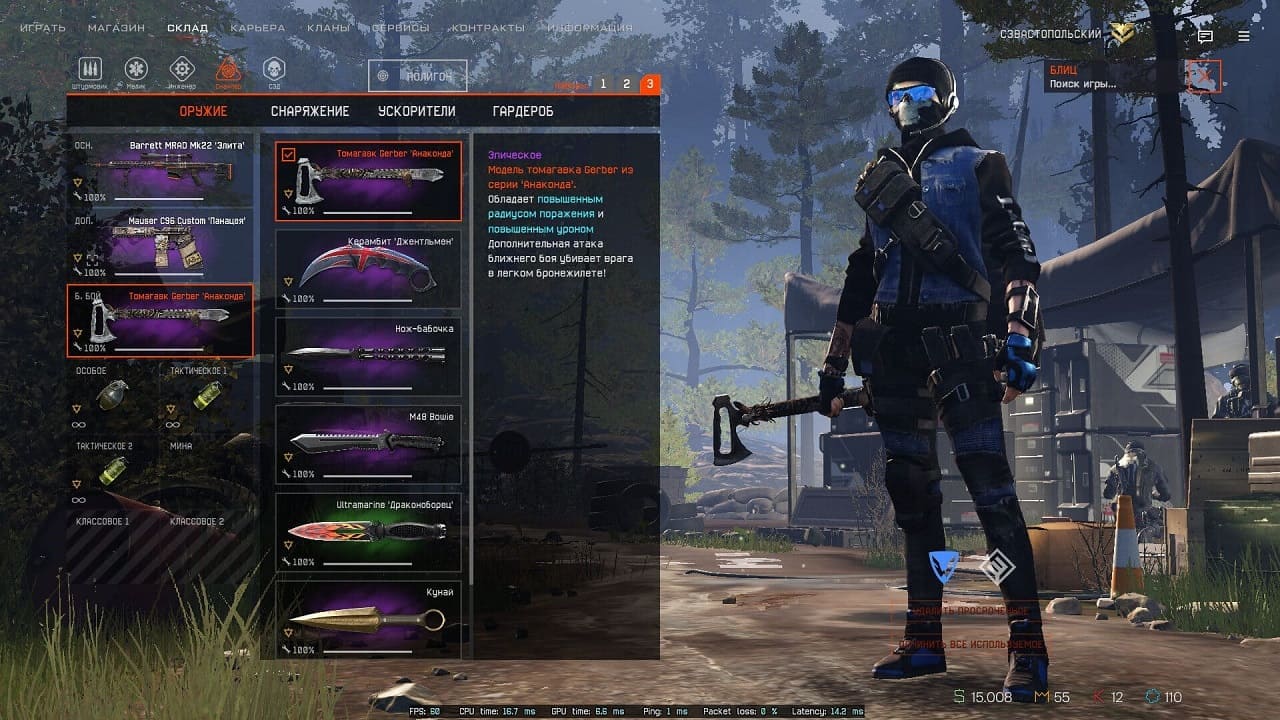This screenshot has width=1280, height=720.
Task: Go to the Играть menu
Action: (43, 28)
